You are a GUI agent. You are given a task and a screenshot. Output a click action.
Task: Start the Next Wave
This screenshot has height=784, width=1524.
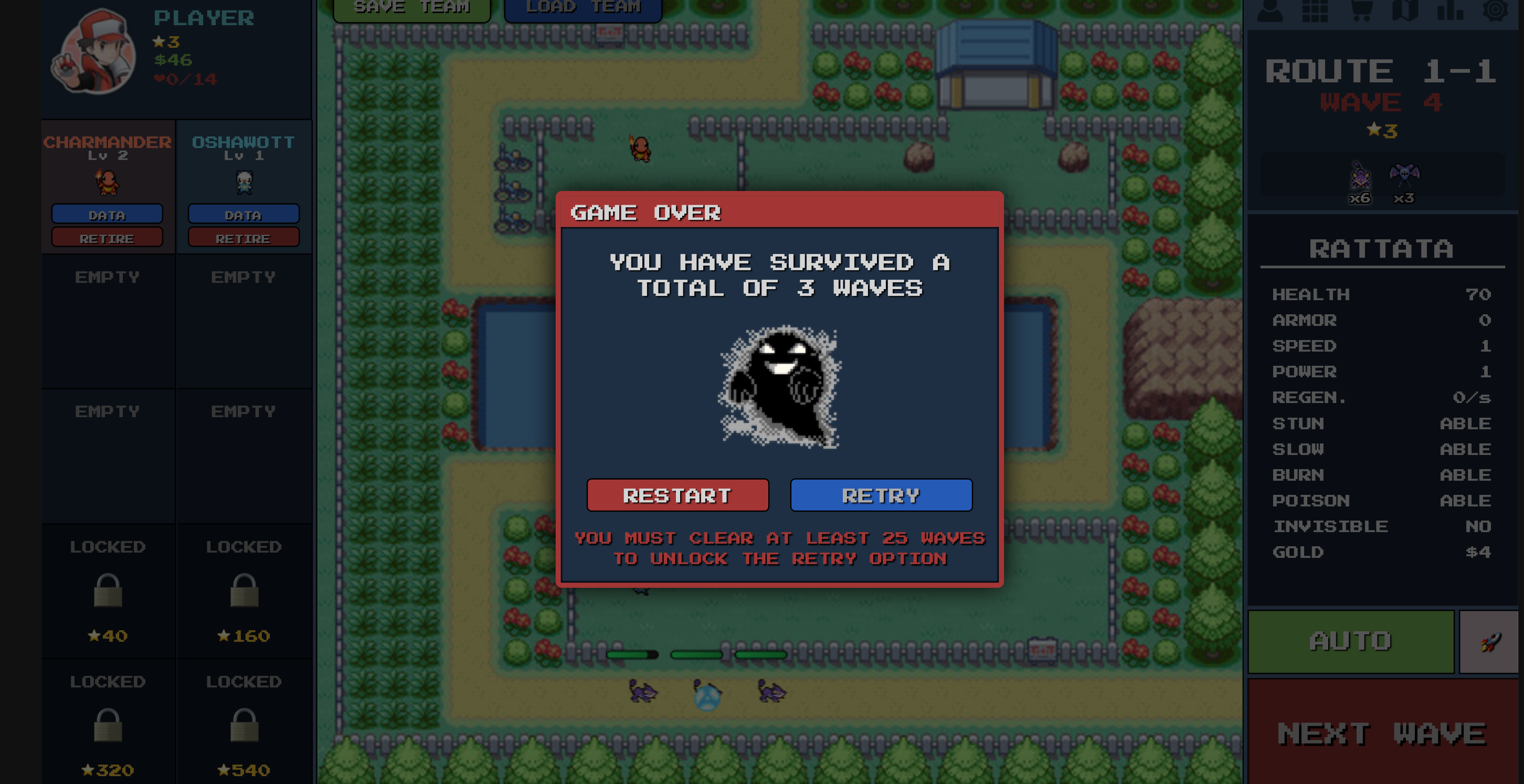1382,734
